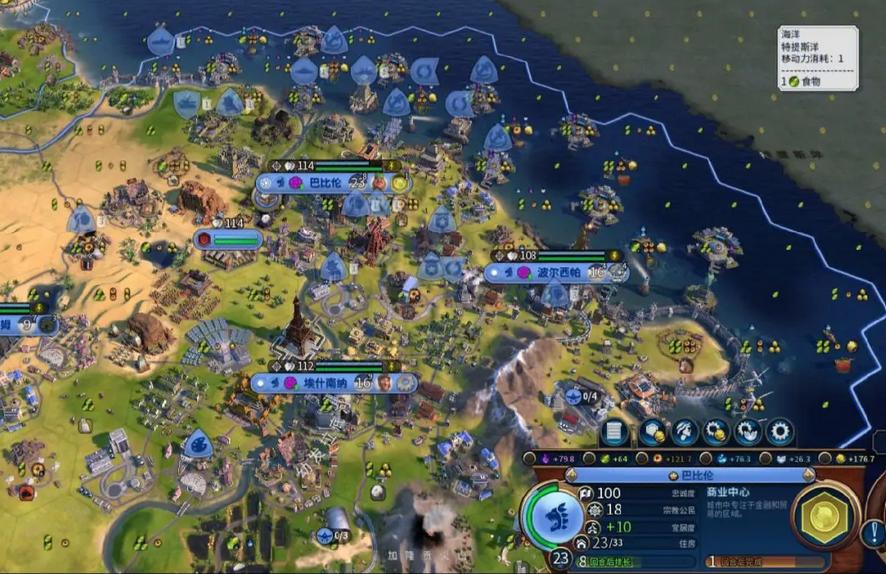The height and width of the screenshot is (574, 886).
Task: Select the 波尔西帕 city banner
Action: (x=557, y=271)
